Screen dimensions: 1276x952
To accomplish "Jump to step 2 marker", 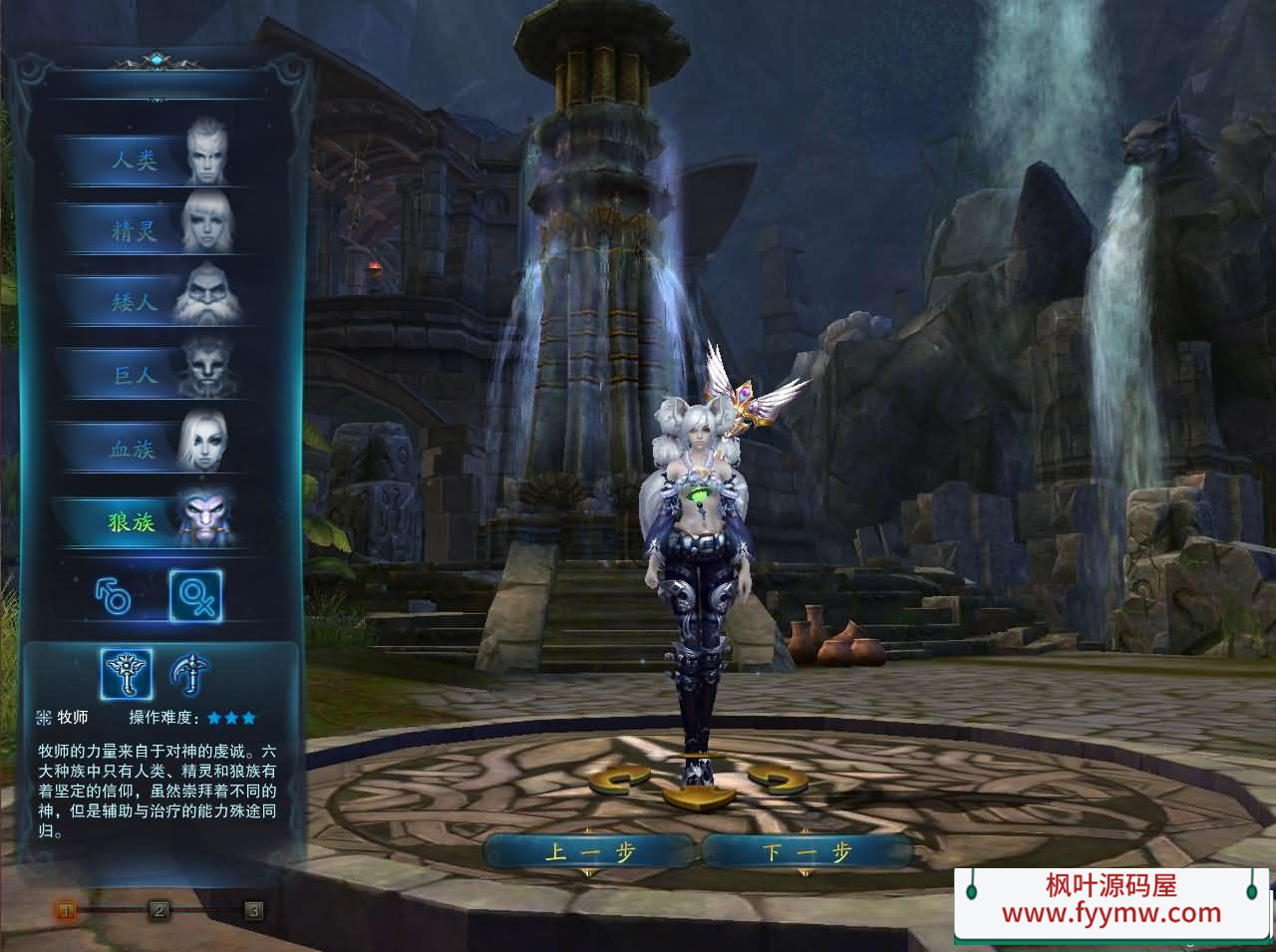I will 159,909.
